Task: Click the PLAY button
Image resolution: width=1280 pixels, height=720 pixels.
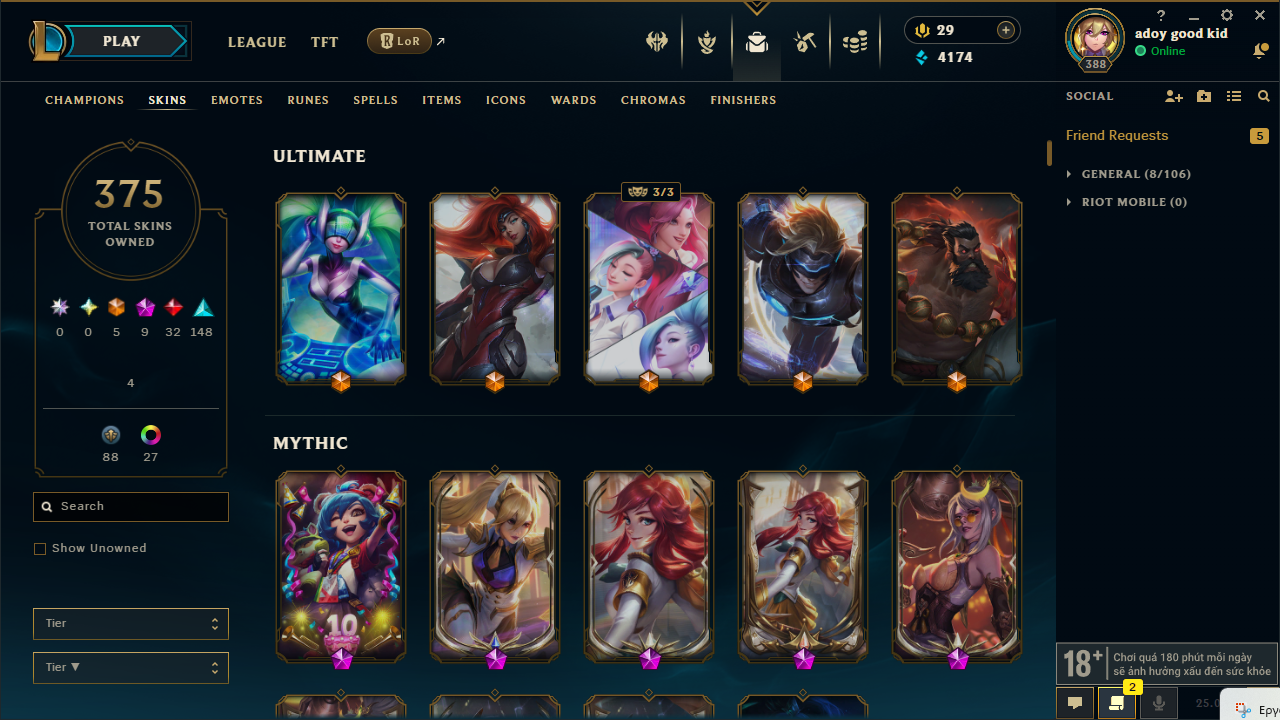Action: click(122, 41)
